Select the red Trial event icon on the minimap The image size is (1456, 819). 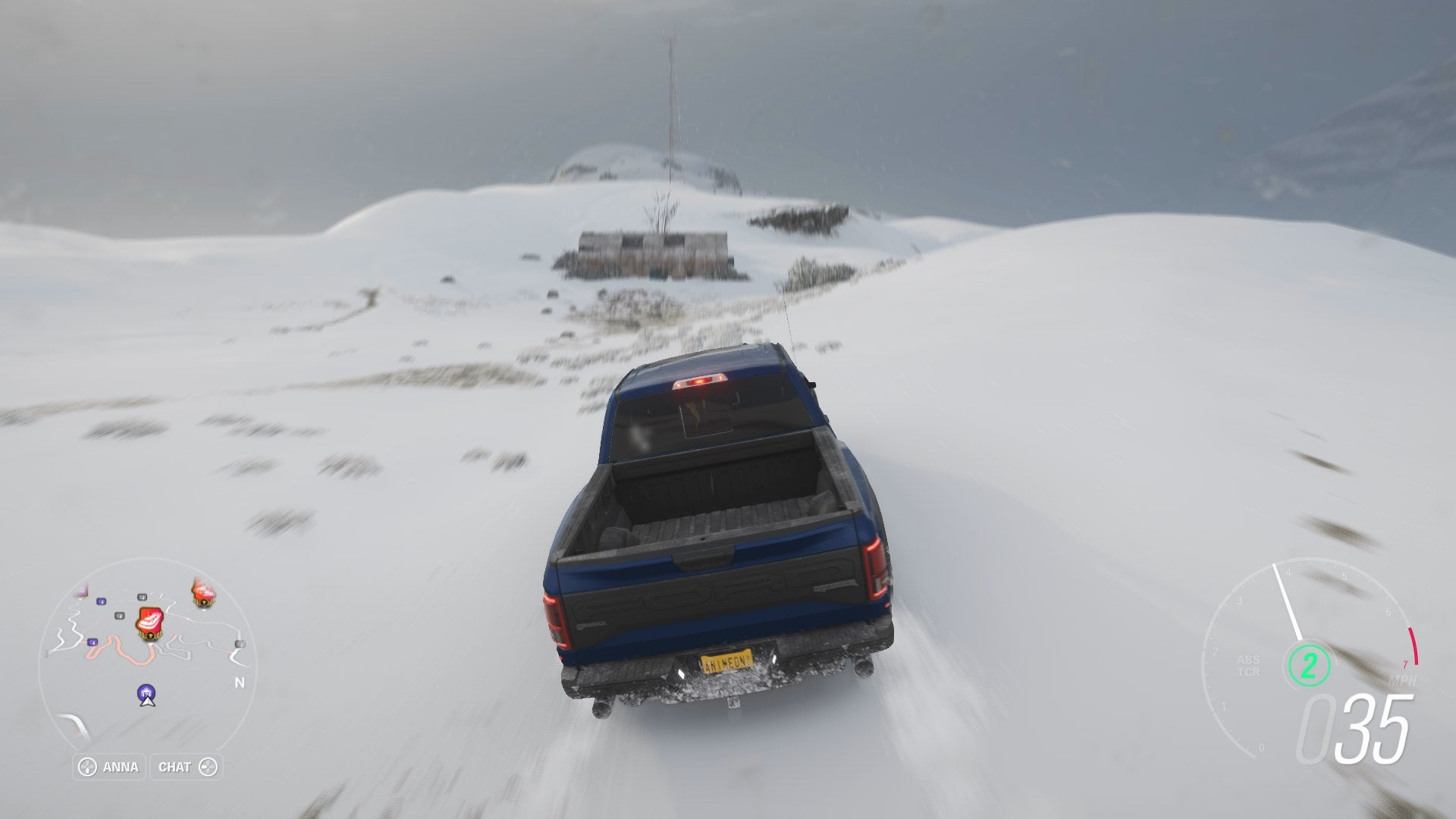click(149, 623)
